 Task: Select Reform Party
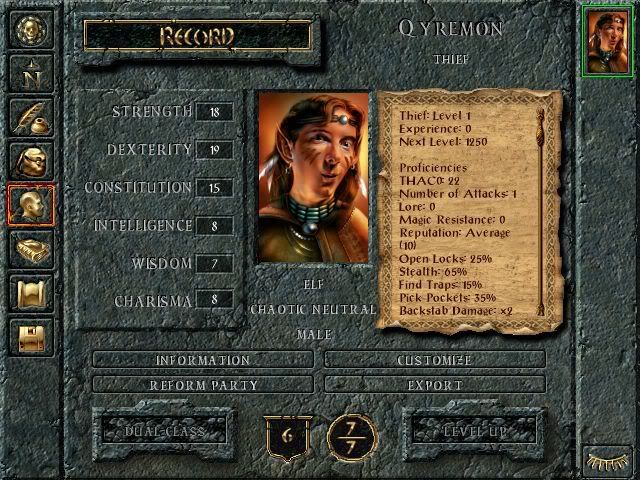[202, 385]
